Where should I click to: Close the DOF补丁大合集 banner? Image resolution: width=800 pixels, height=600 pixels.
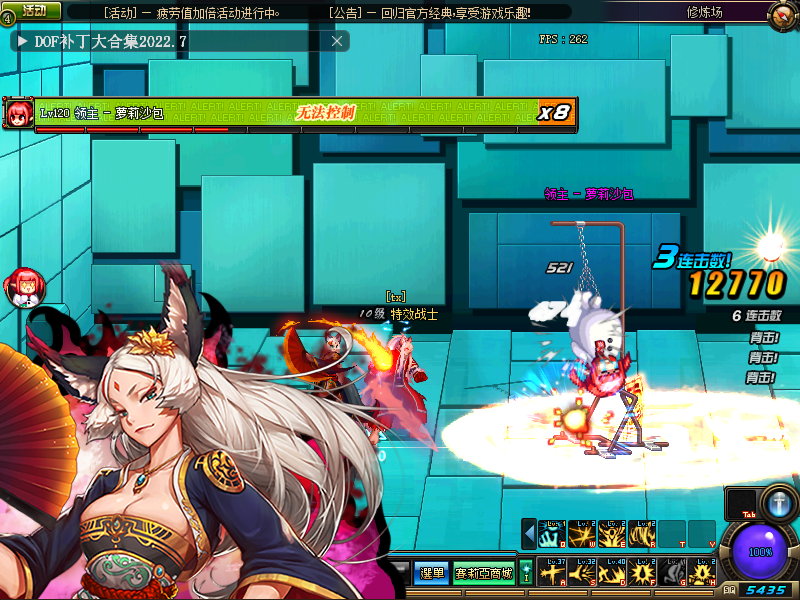337,41
